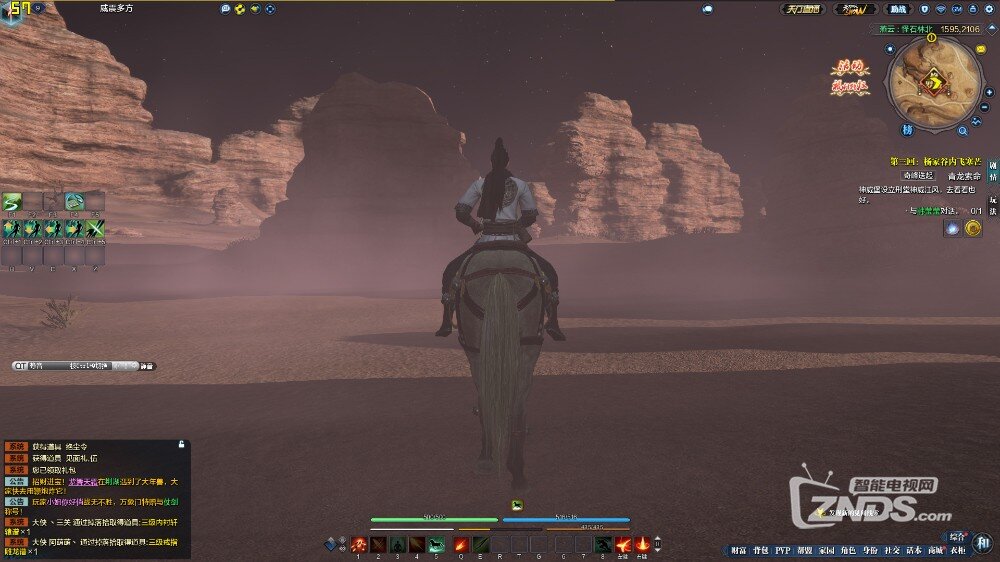Viewport: 1000px width, 562px height.
Task: Open the 角色 (character) menu
Action: point(848,550)
